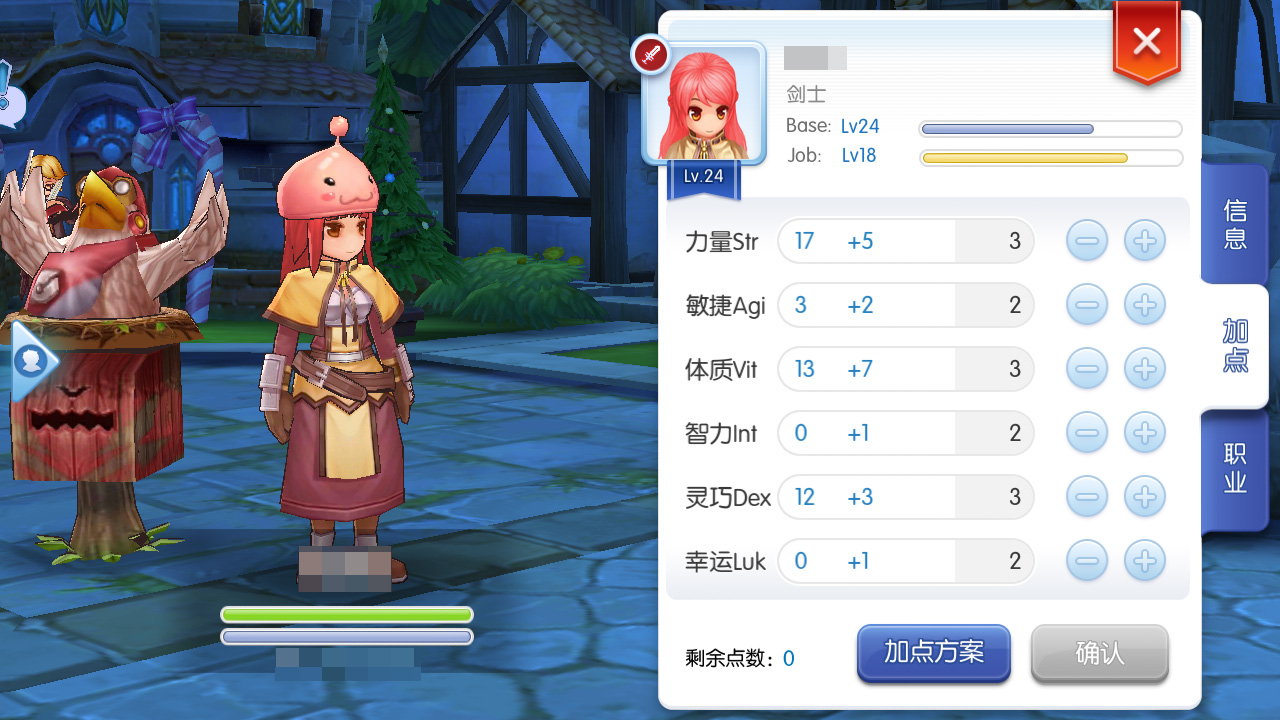Click the minus icon beside 灵巧Dex
The image size is (1280, 720).
tap(1086, 496)
